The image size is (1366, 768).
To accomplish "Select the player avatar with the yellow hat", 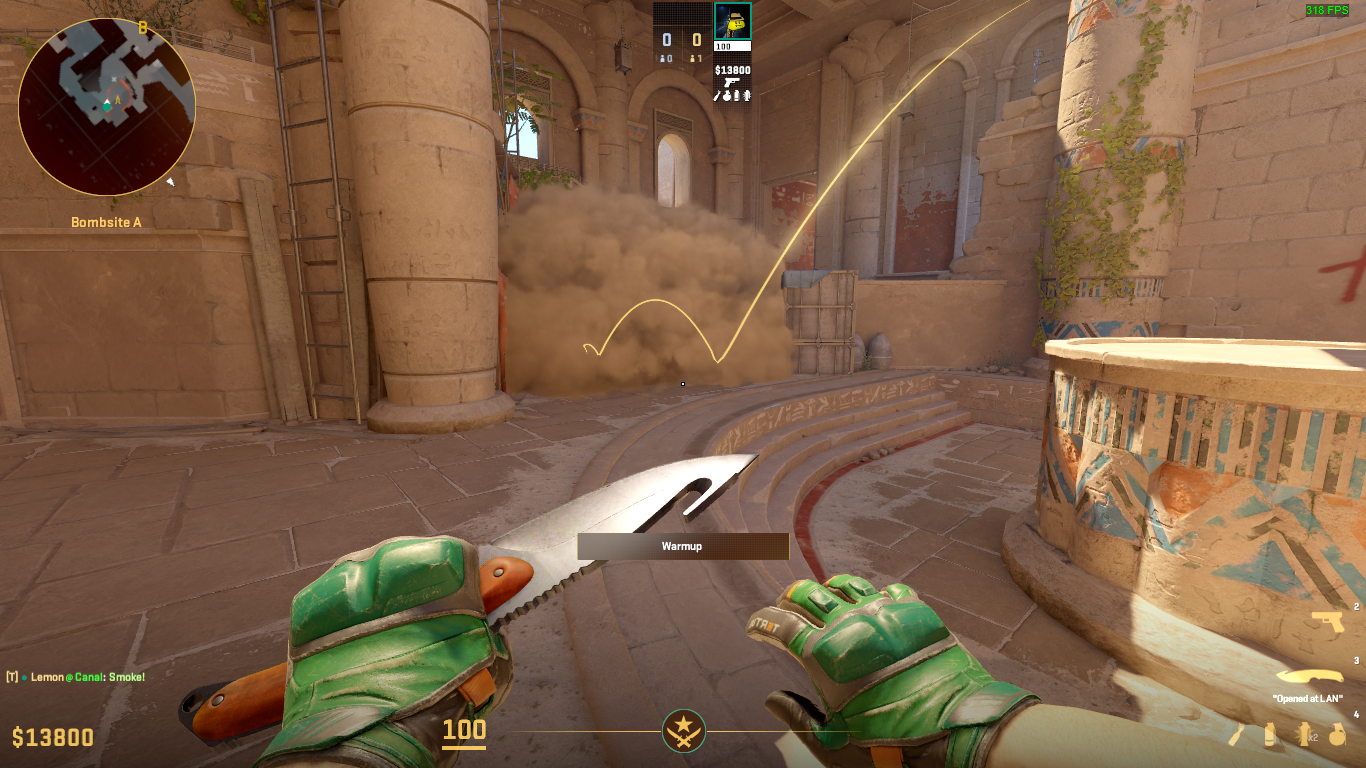I will coord(732,21).
